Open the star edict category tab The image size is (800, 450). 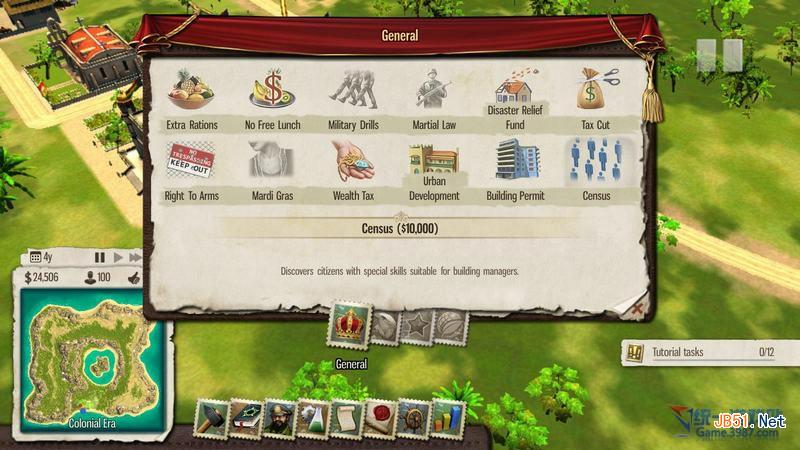(x=417, y=326)
